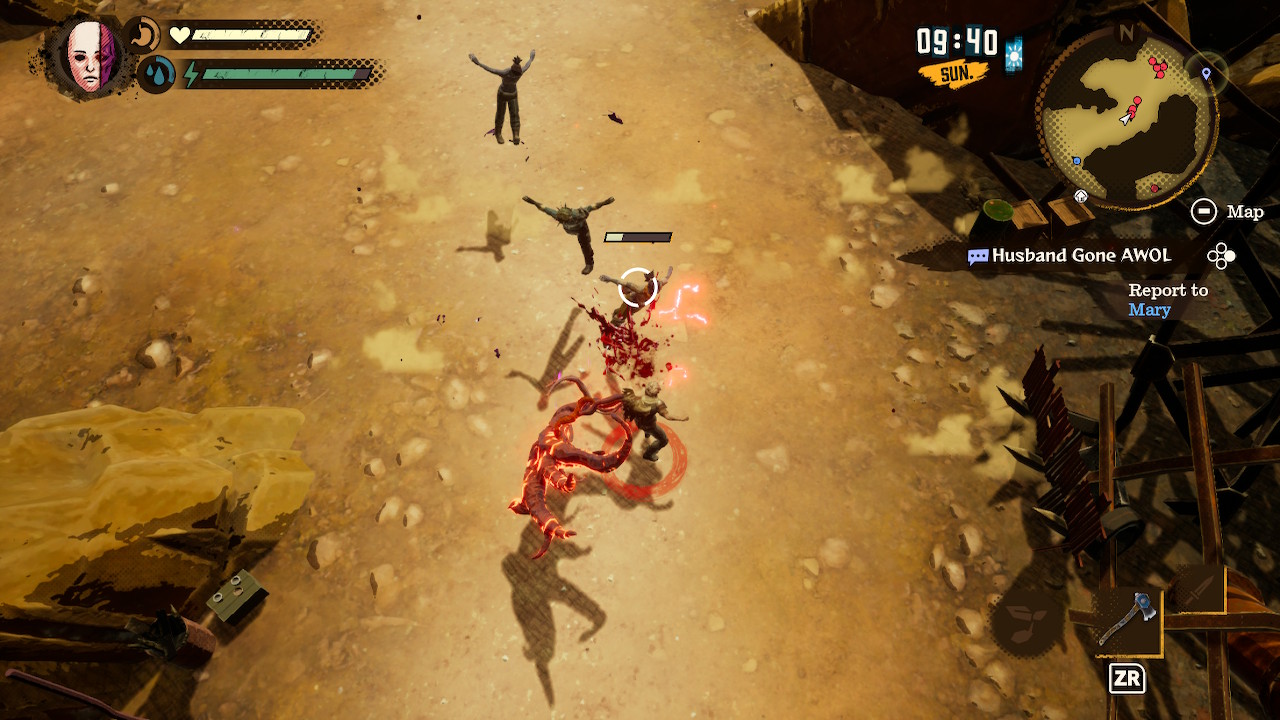This screenshot has width=1280, height=720.
Task: Click the home marker on minimap edge
Action: [1081, 196]
